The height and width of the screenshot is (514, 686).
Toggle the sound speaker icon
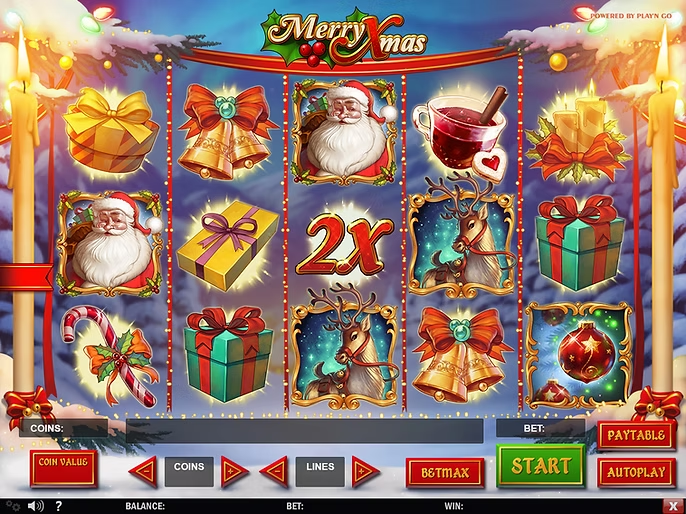[36, 506]
